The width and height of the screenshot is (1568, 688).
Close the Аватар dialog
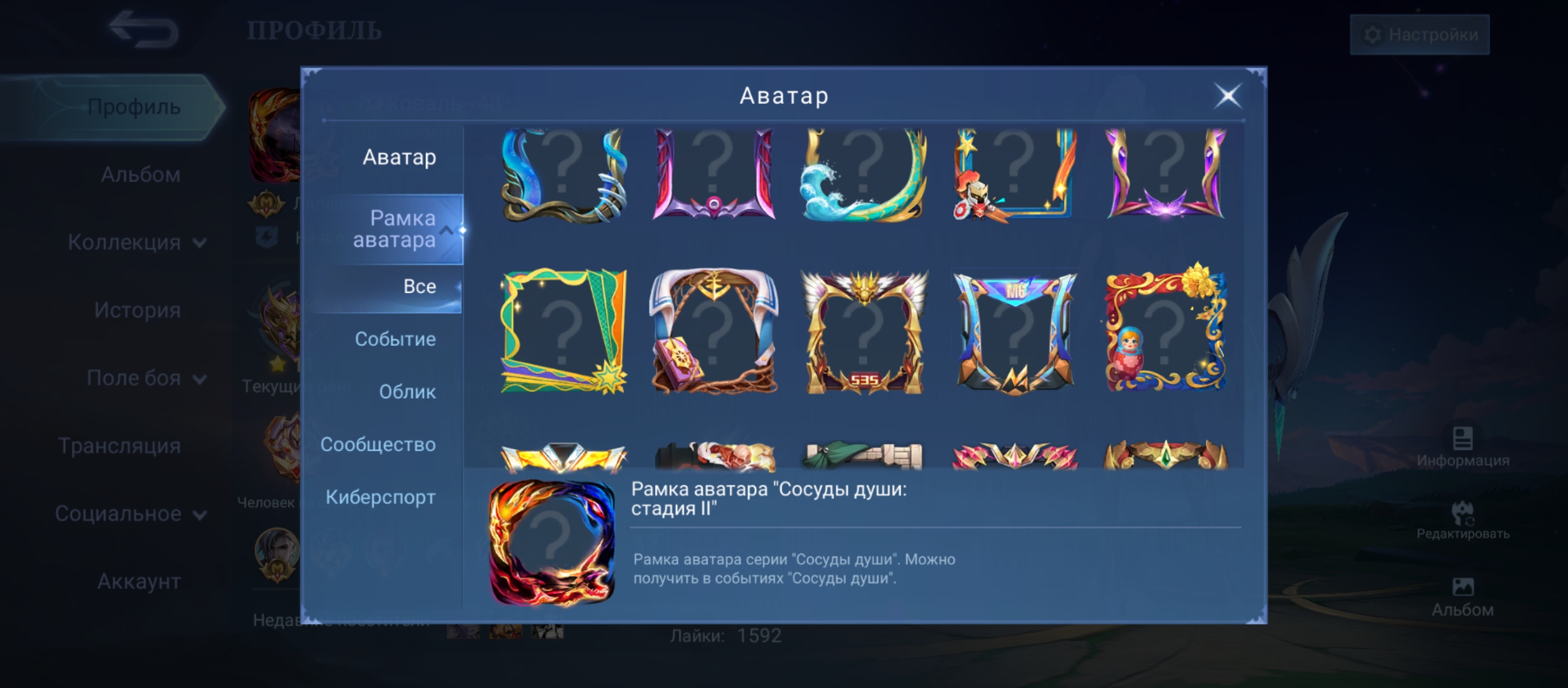[x=1228, y=96]
